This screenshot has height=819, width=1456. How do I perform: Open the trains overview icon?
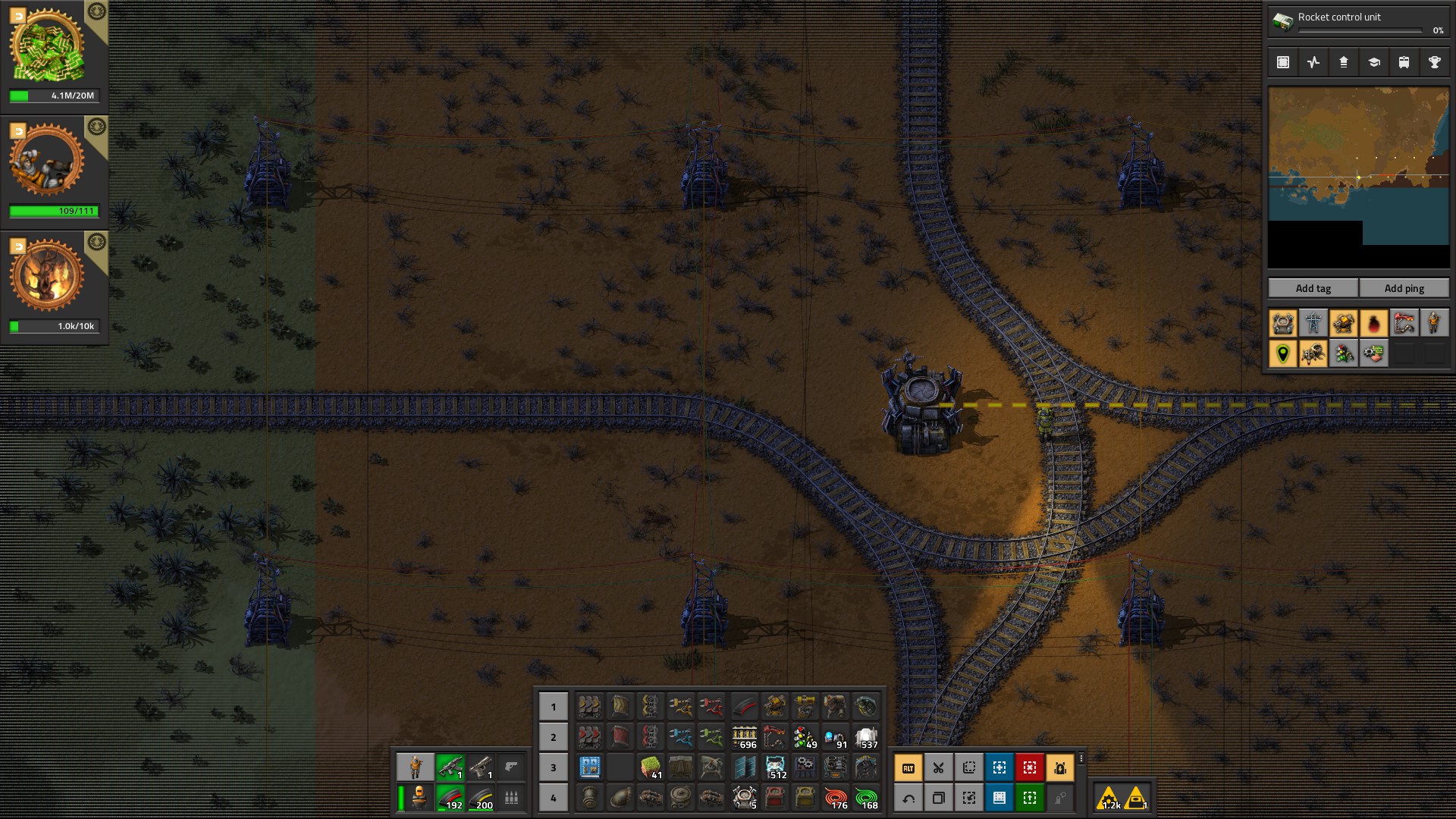[x=1404, y=62]
